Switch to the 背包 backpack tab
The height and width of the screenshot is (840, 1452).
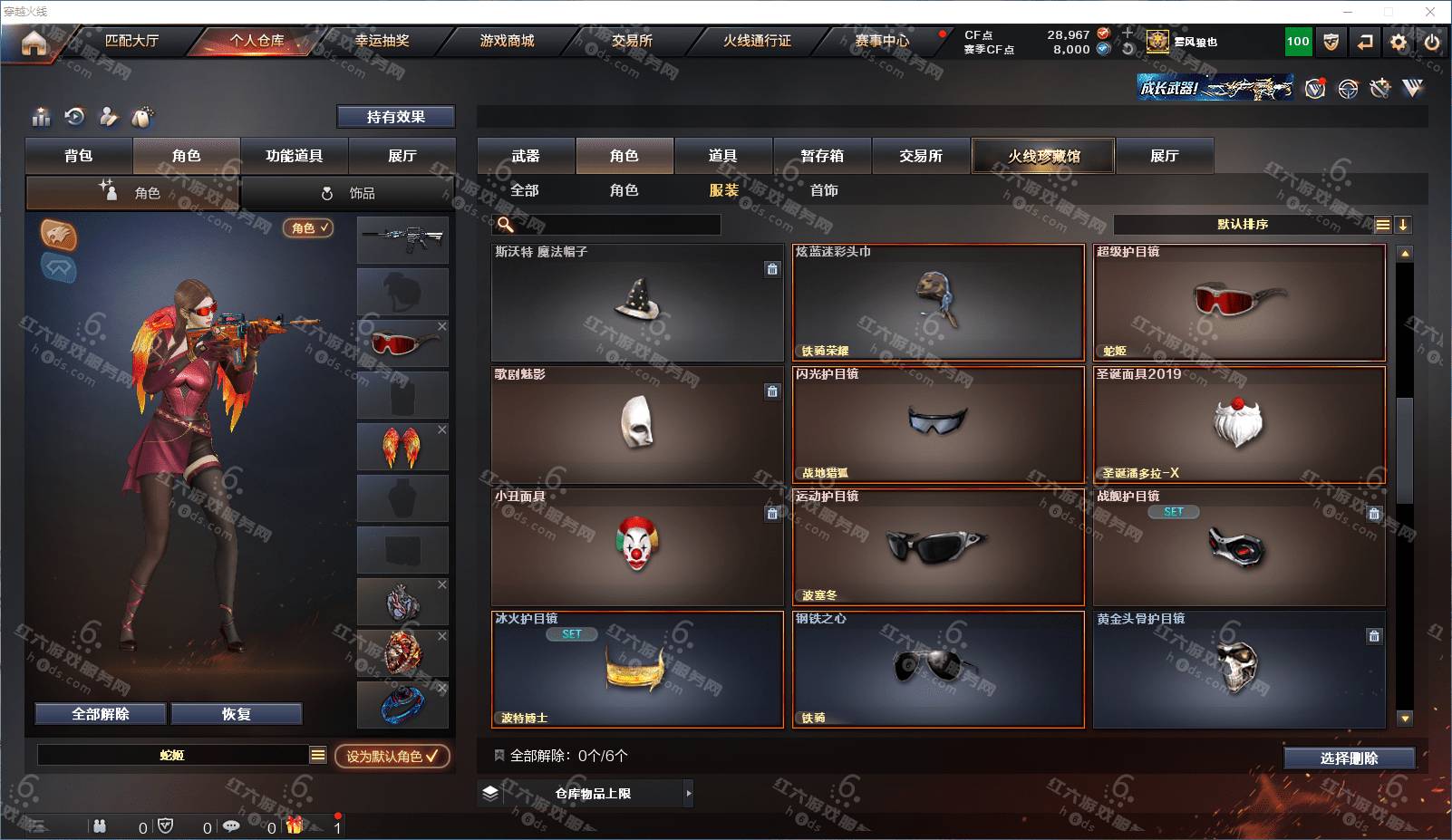click(79, 156)
